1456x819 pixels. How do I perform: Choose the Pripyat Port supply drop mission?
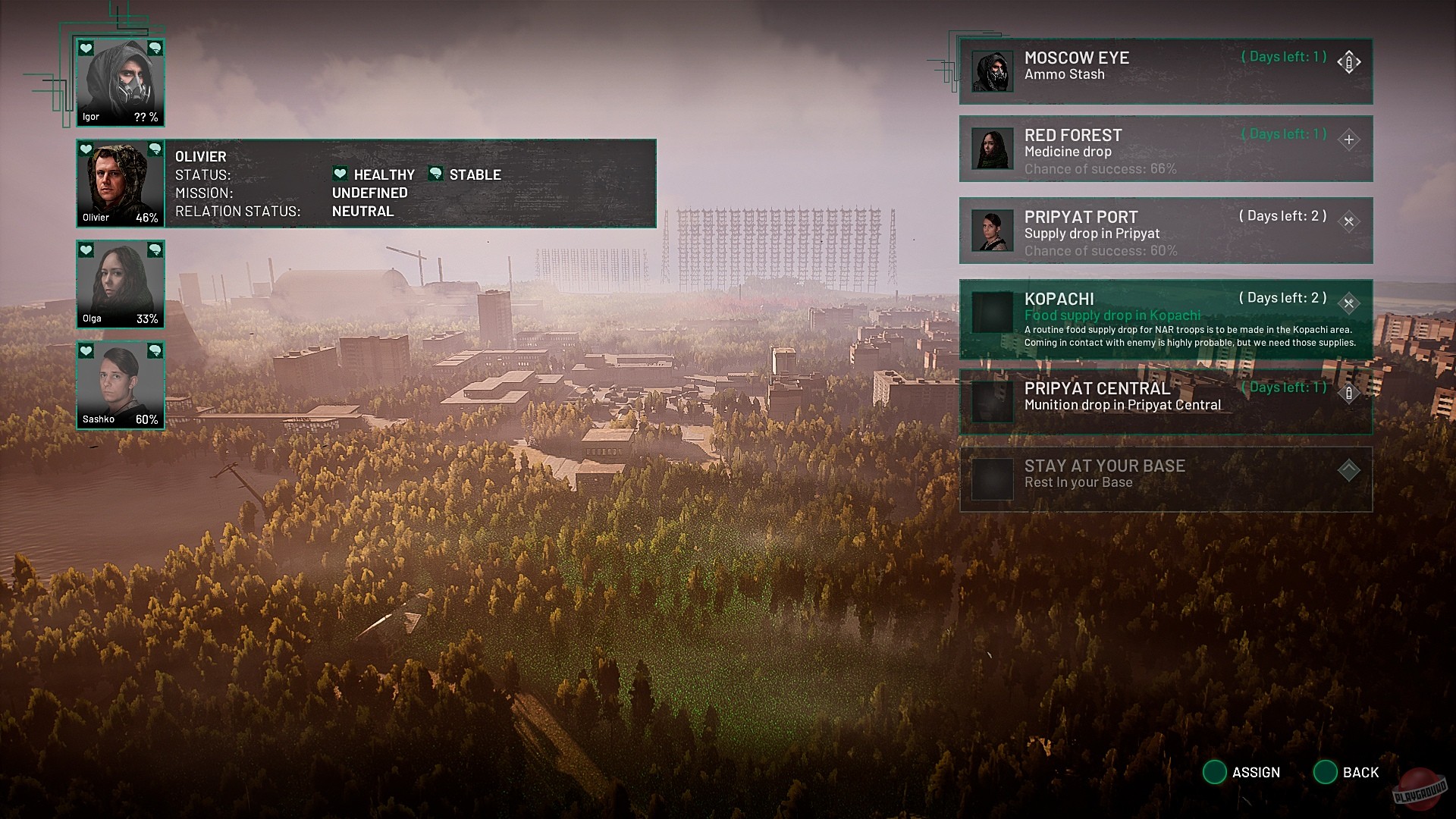click(1166, 231)
